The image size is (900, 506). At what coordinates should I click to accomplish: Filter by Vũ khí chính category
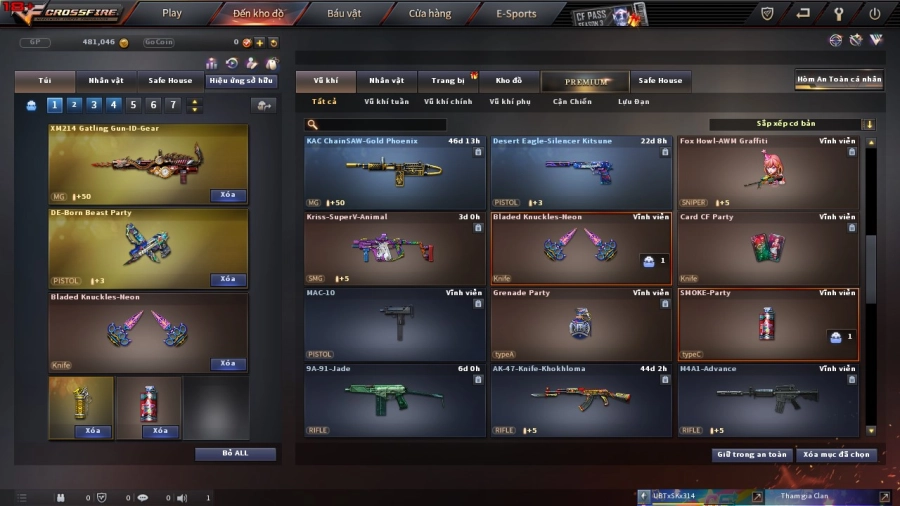tap(448, 101)
